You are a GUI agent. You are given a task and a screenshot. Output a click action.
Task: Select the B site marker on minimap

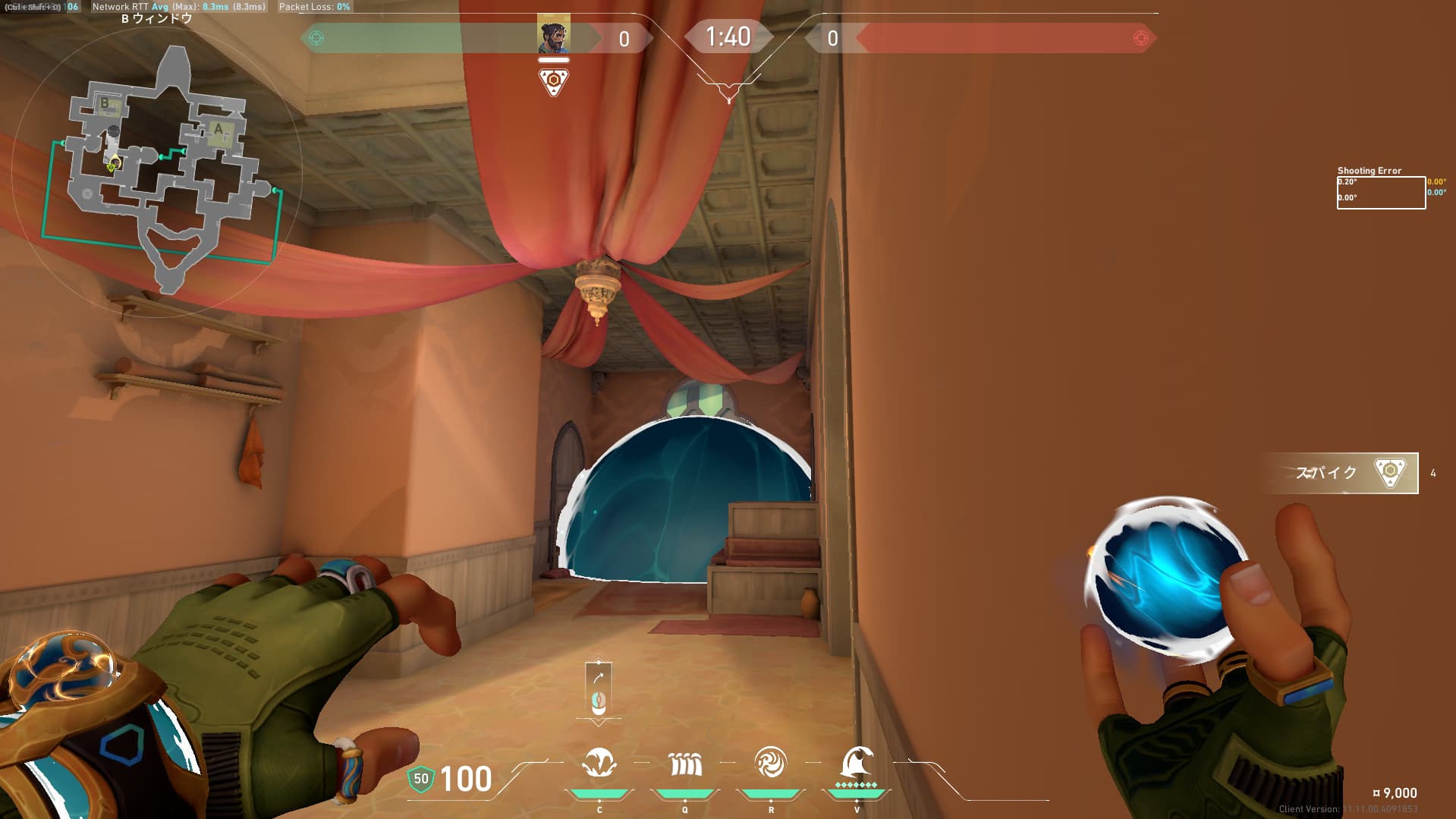[105, 103]
